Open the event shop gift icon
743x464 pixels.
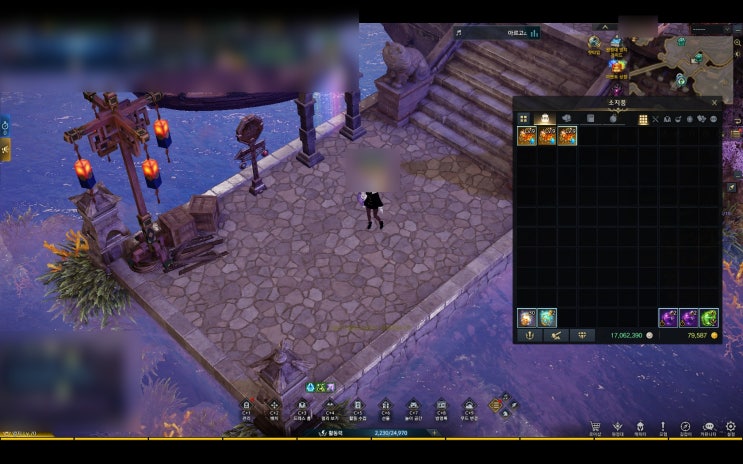pos(617,67)
